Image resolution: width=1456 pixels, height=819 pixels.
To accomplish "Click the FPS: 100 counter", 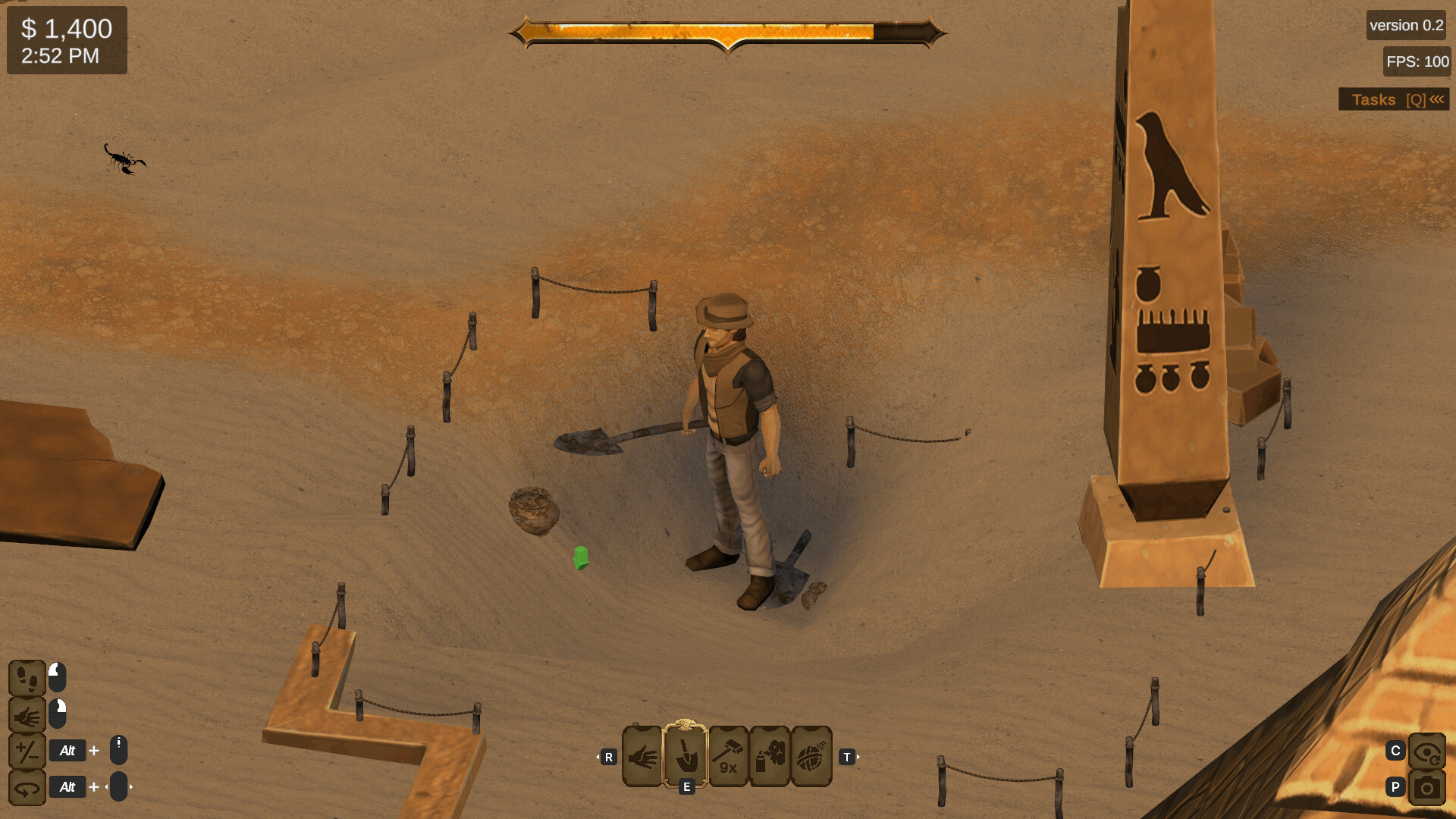I will coord(1416,61).
